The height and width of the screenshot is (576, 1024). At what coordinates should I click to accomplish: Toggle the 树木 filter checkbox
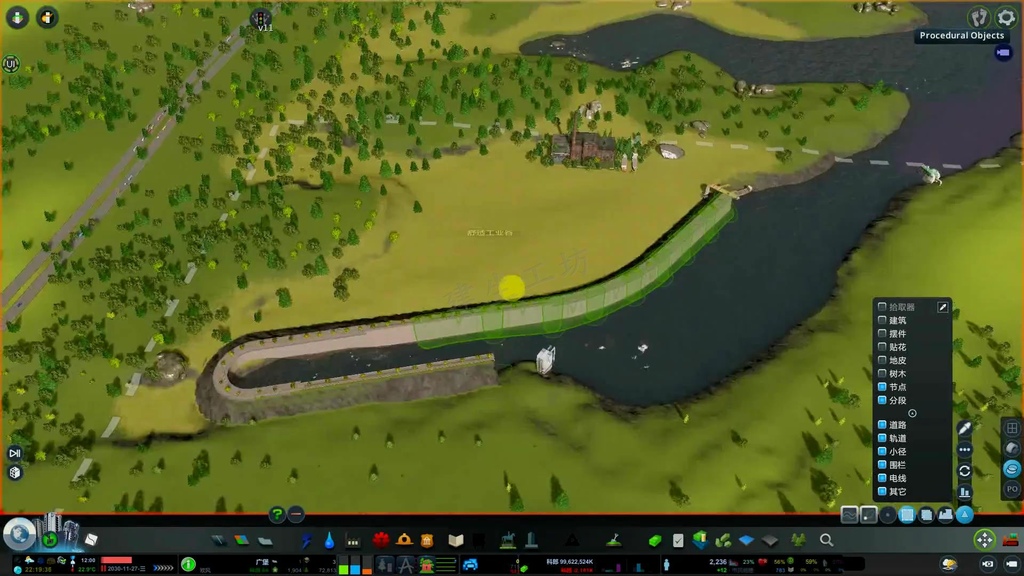point(882,373)
